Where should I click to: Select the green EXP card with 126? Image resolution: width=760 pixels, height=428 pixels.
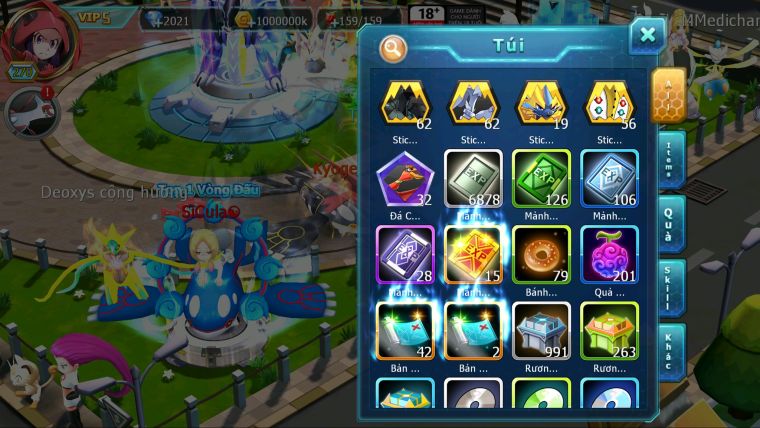[541, 180]
